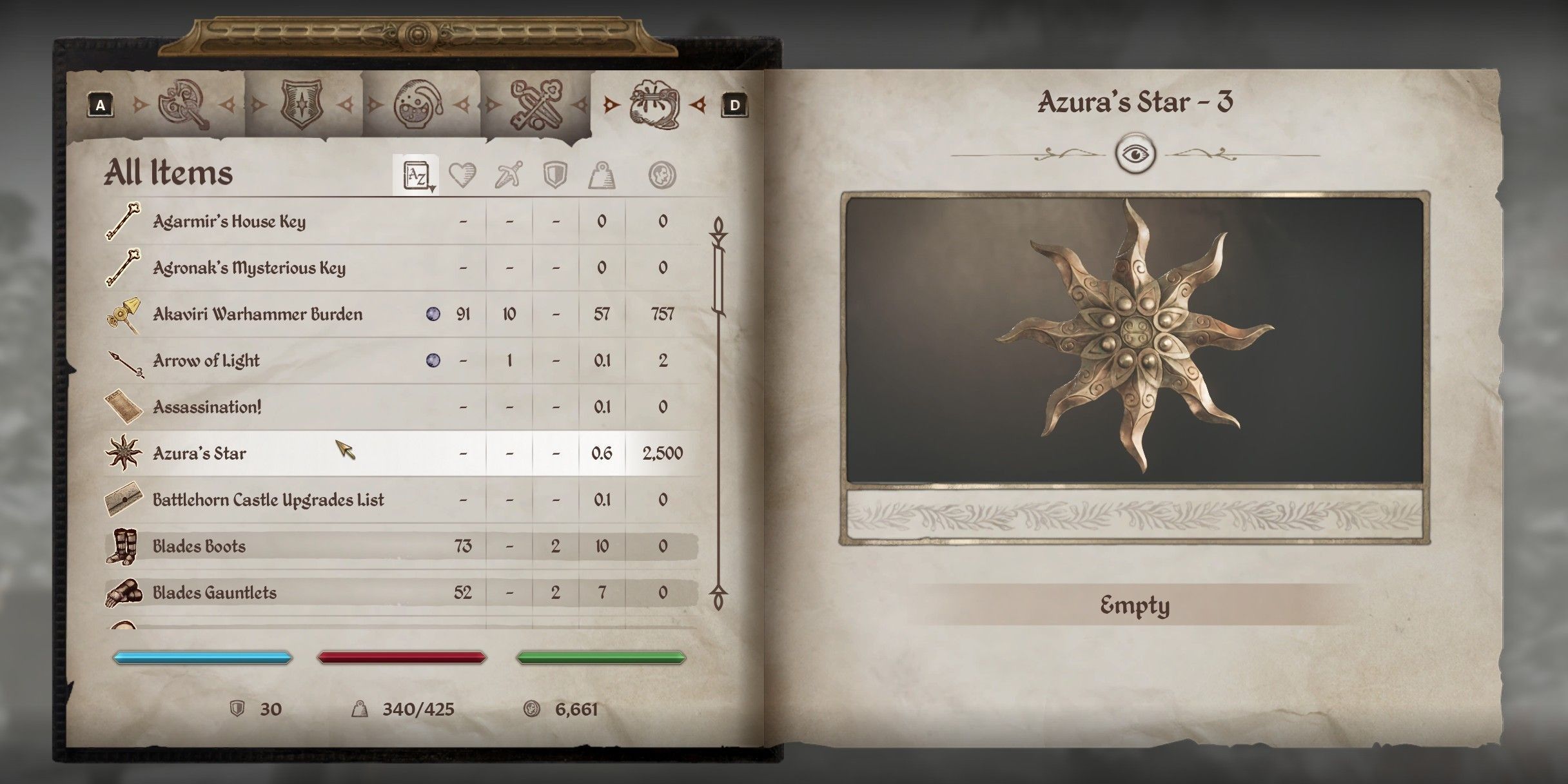This screenshot has height=784, width=1568.
Task: Sort inventory by sword damage column
Action: pyautogui.click(x=509, y=175)
